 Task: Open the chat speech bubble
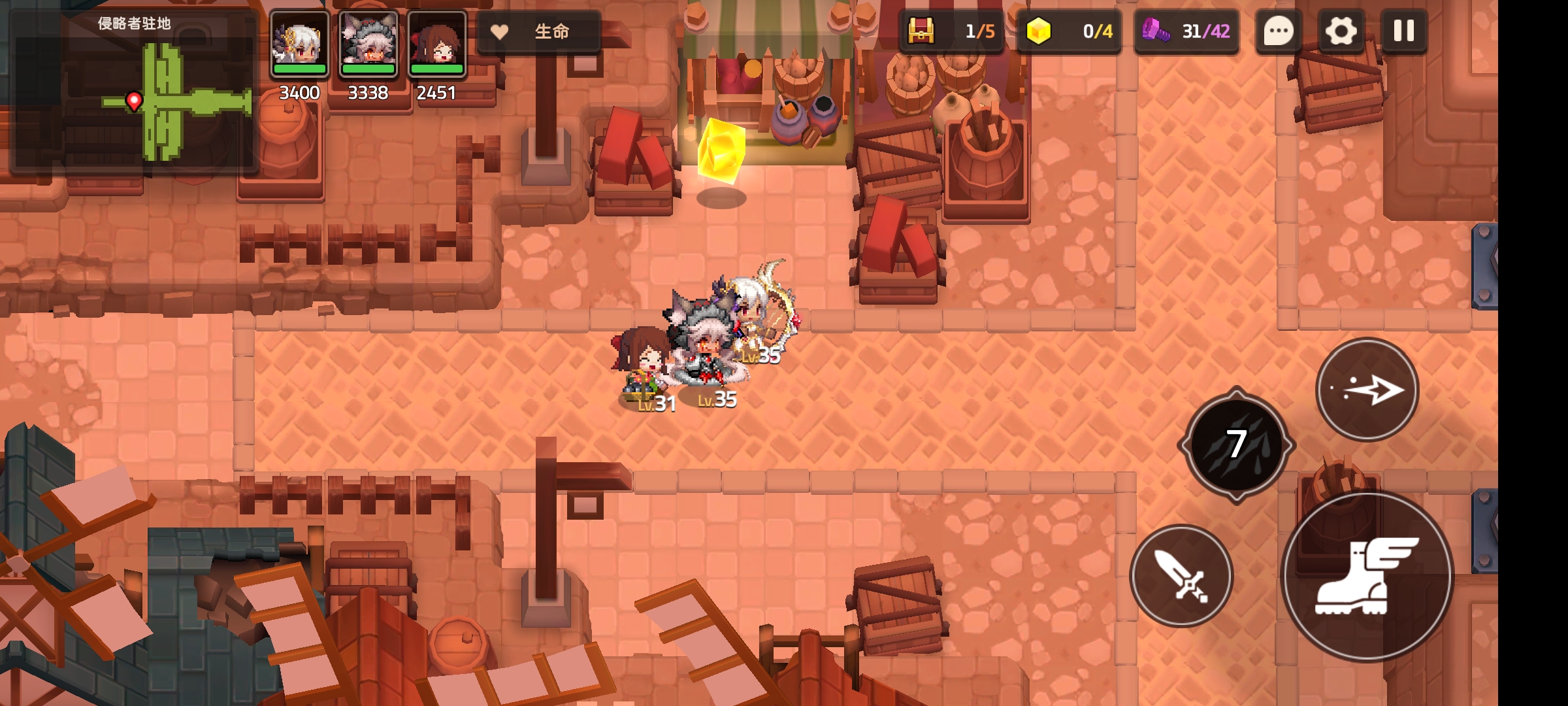click(1279, 31)
